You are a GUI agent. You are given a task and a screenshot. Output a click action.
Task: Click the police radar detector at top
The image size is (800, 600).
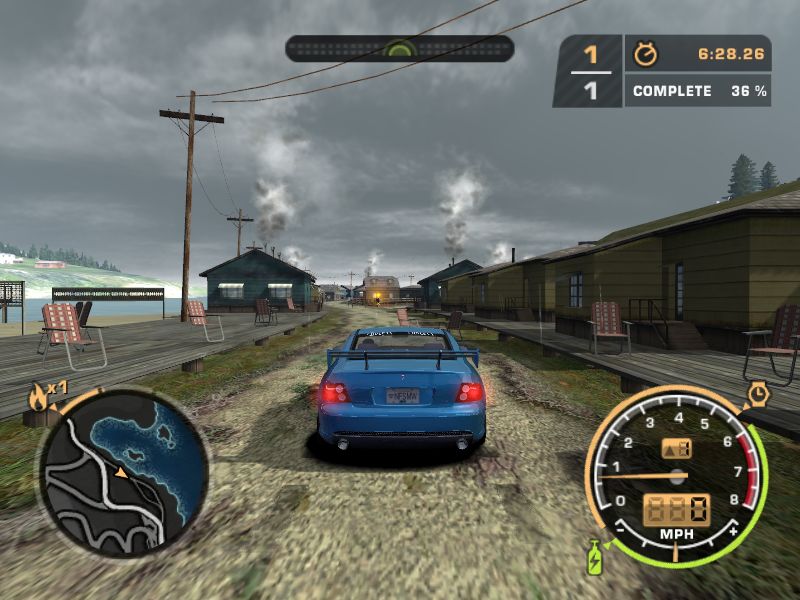399,49
